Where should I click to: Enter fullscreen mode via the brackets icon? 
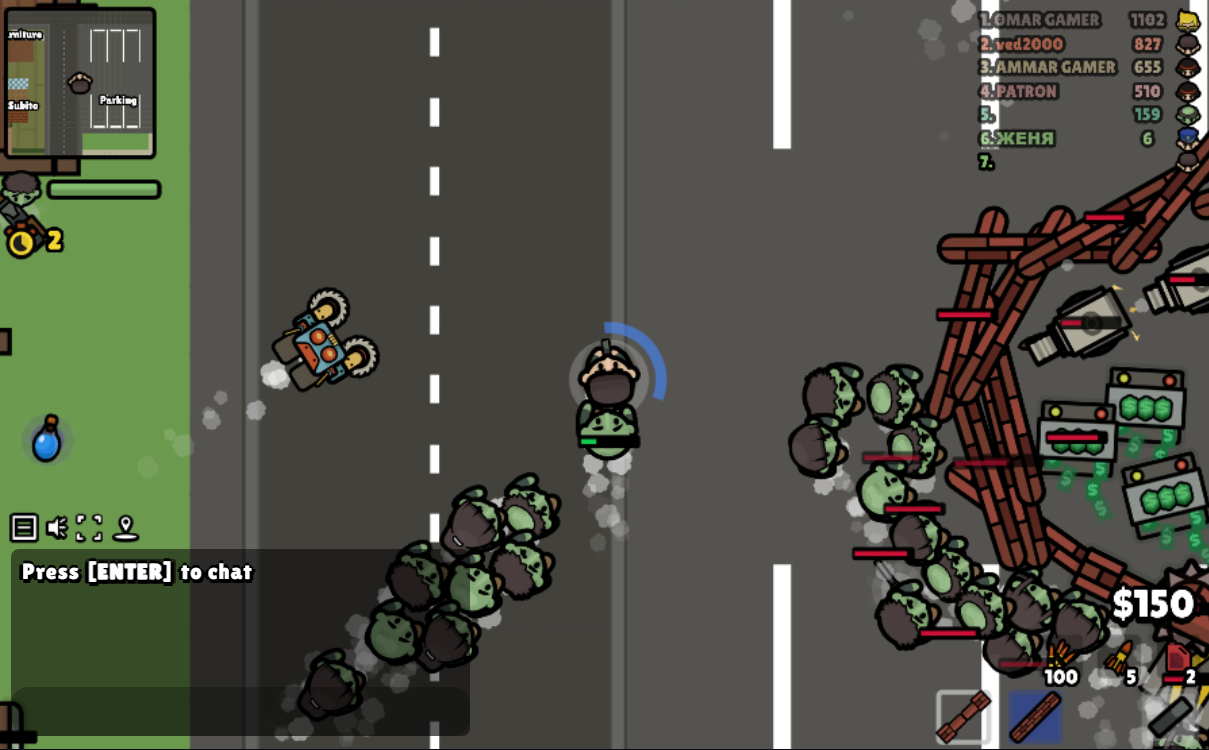pyautogui.click(x=90, y=527)
